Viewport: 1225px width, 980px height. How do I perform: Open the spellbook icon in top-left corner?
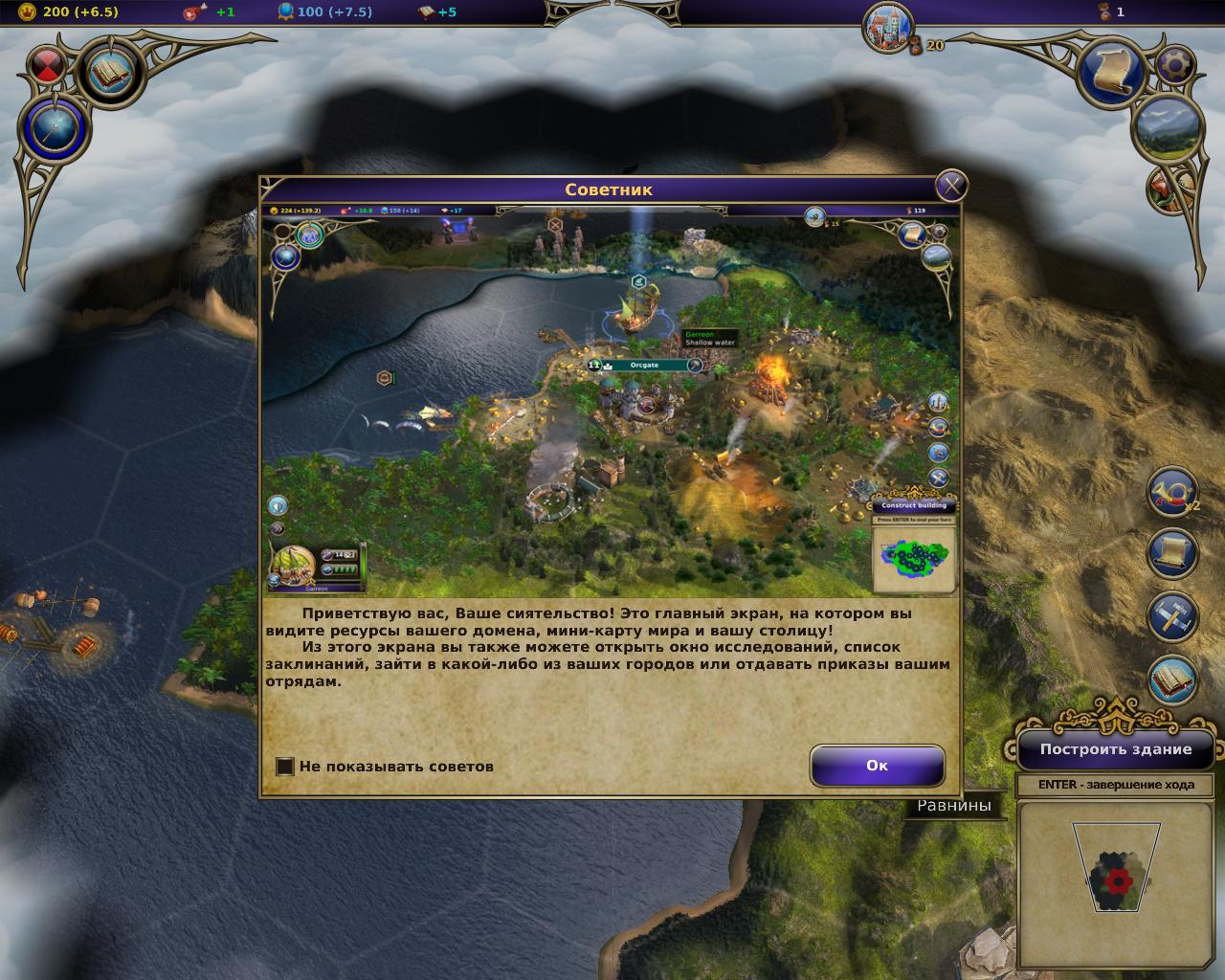(x=112, y=70)
